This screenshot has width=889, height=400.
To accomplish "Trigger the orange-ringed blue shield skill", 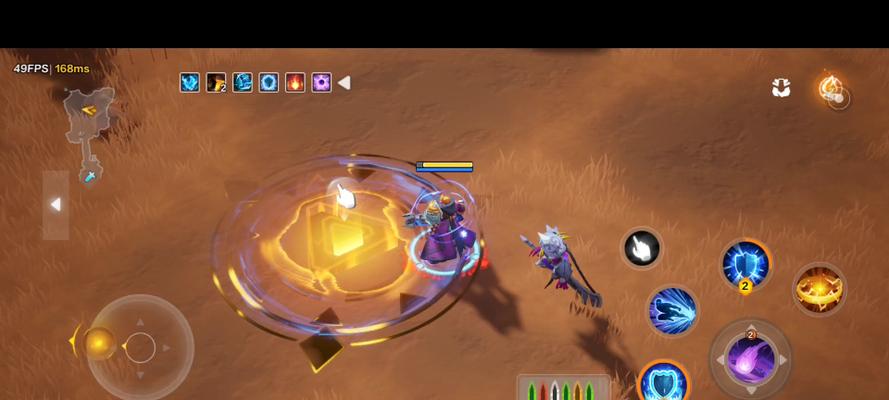I will [x=662, y=383].
